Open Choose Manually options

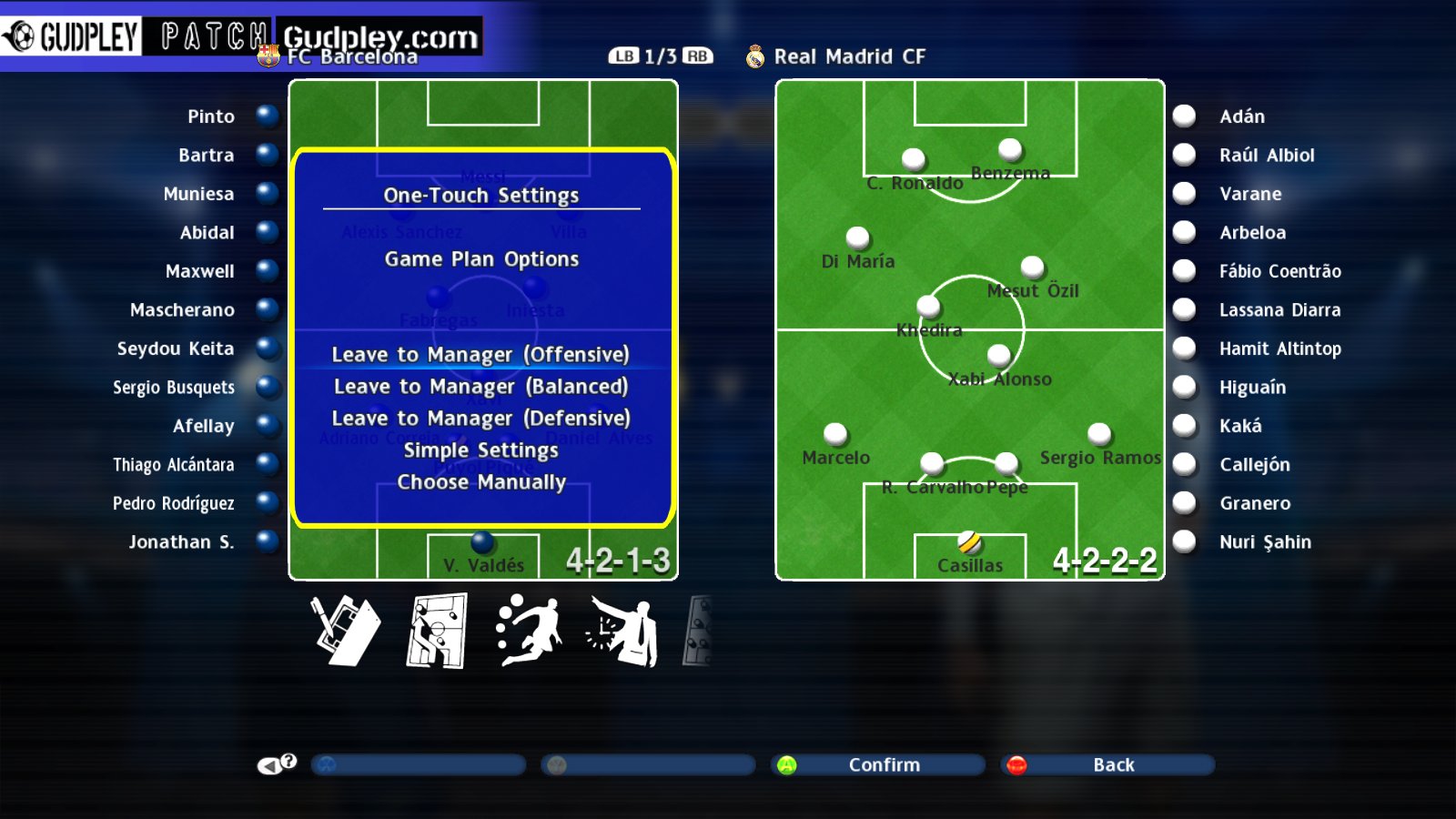[481, 482]
